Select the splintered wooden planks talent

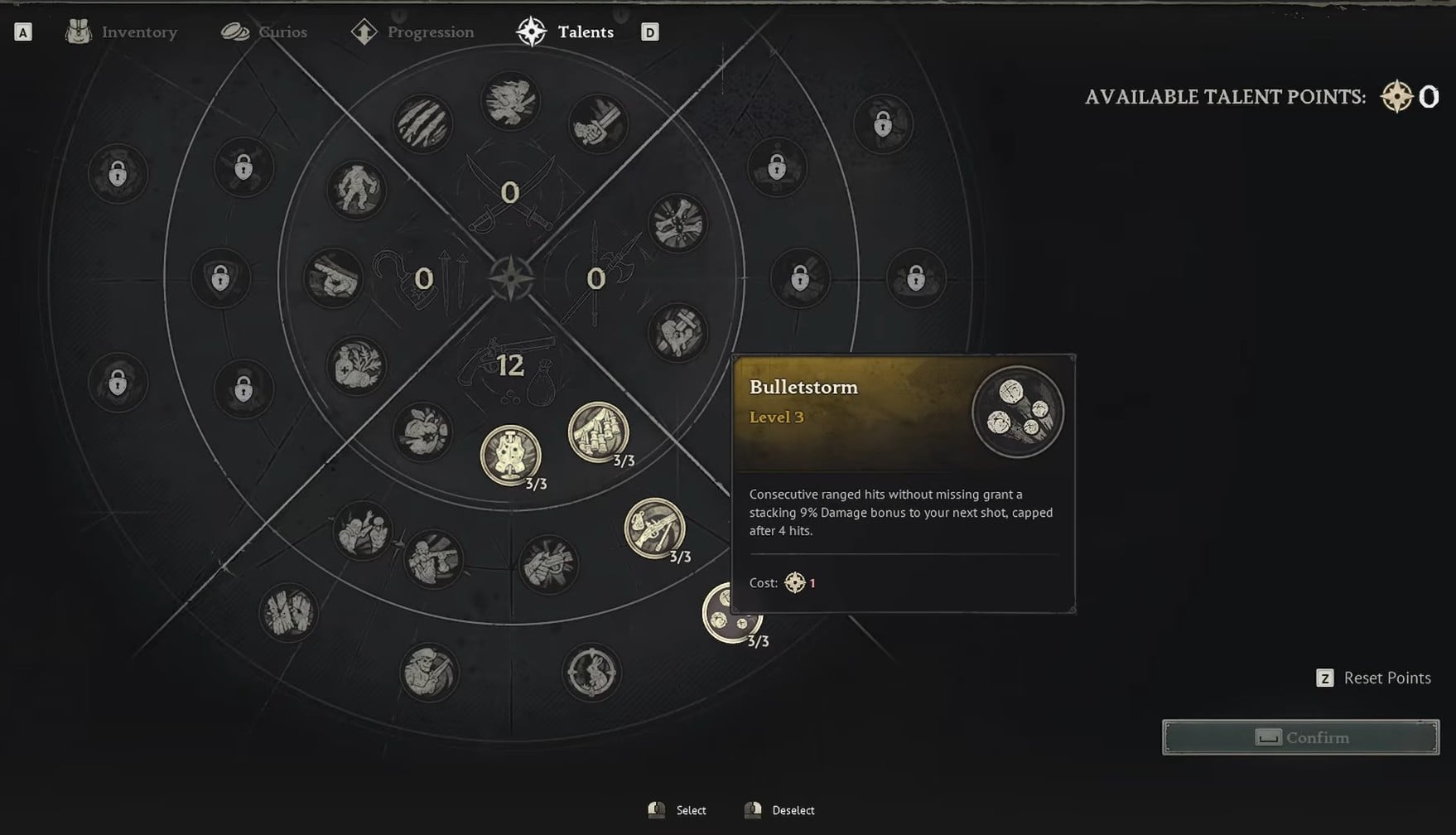point(288,613)
